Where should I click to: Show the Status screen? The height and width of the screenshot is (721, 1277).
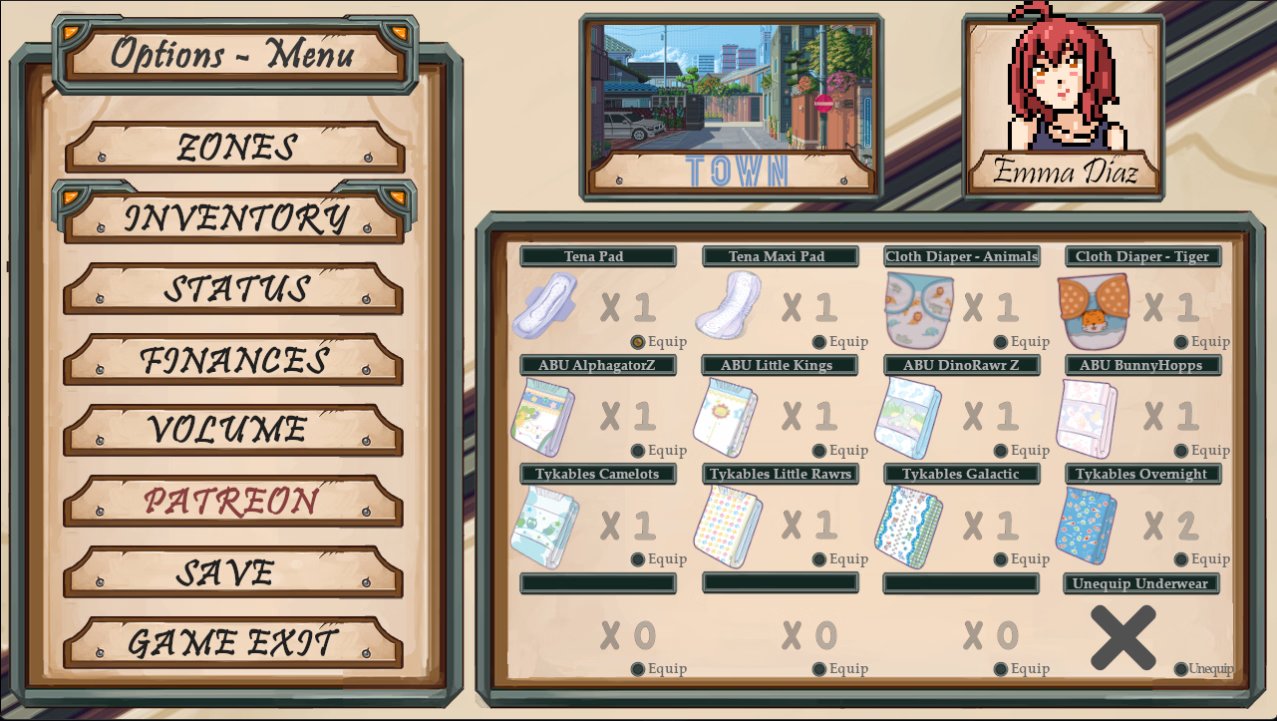[235, 289]
